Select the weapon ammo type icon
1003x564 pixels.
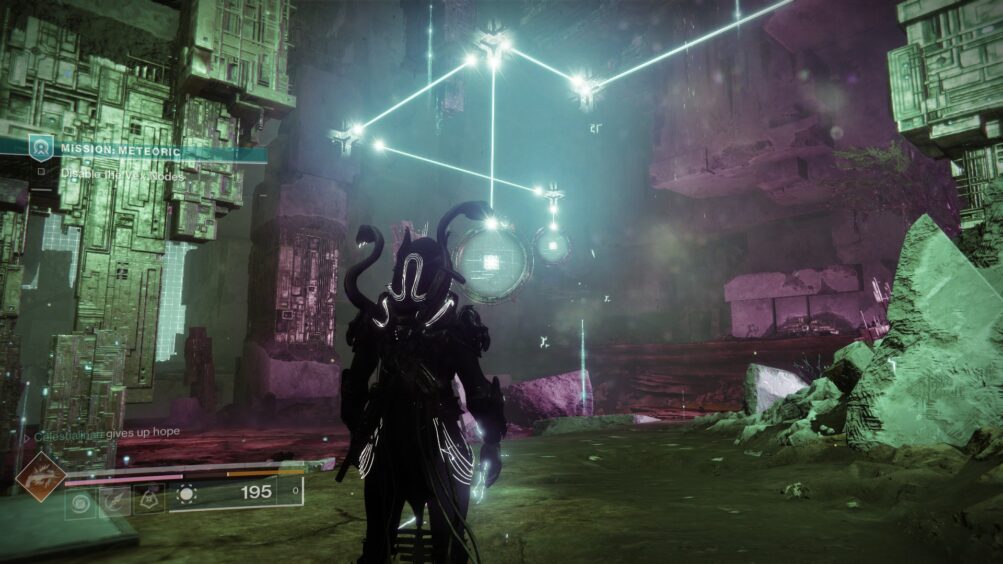tap(186, 492)
